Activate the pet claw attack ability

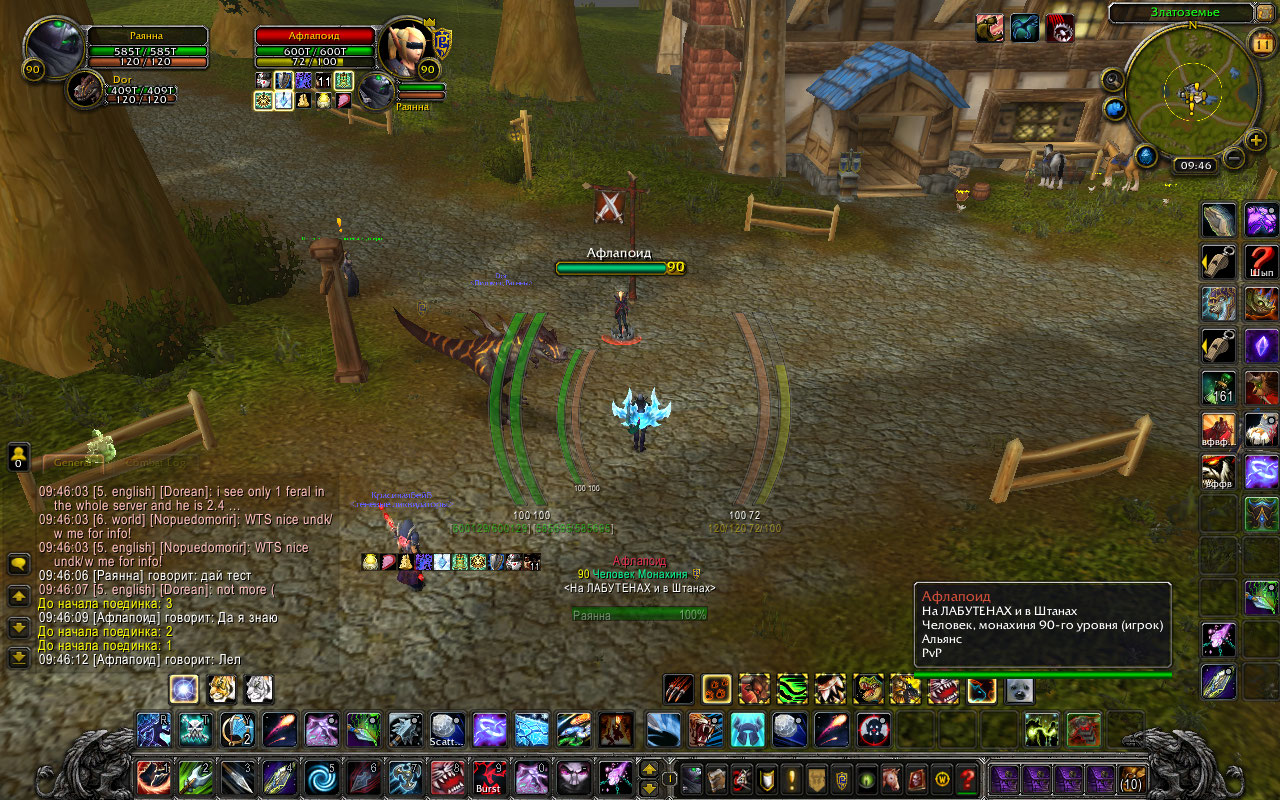tap(679, 689)
